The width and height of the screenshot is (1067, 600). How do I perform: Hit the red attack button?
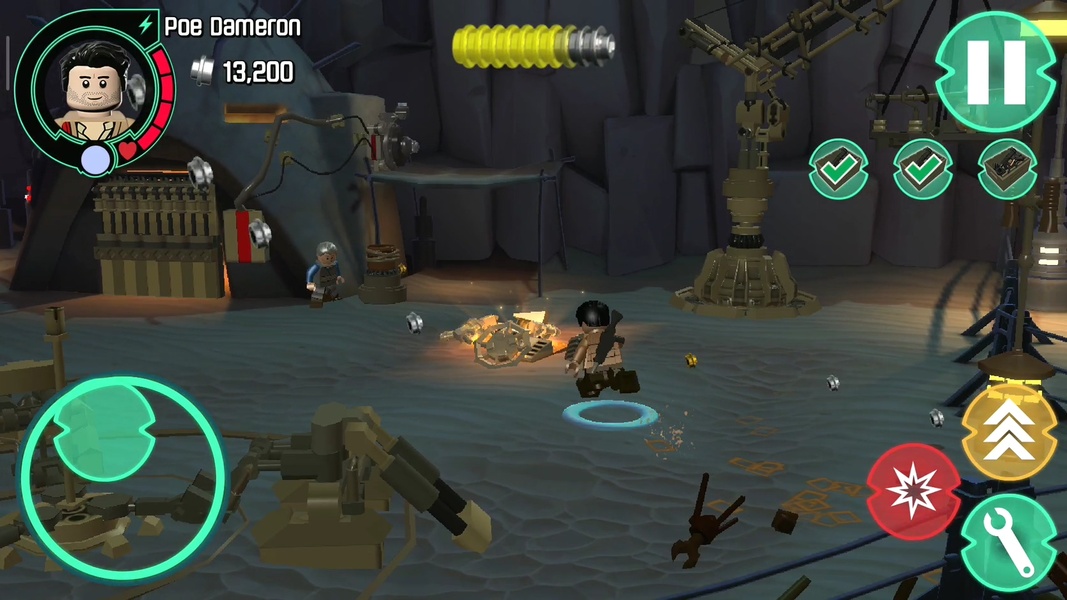[x=914, y=491]
